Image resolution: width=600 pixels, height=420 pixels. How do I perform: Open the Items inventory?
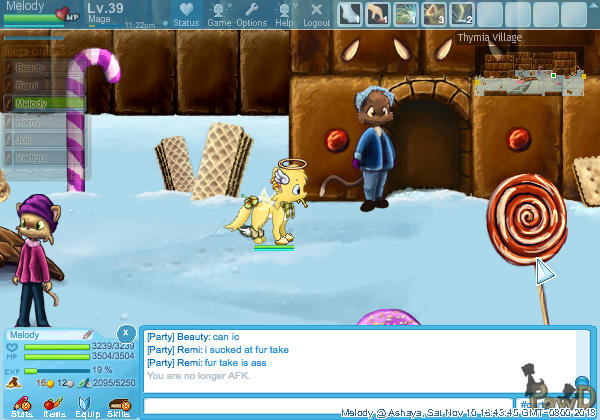tap(54, 406)
